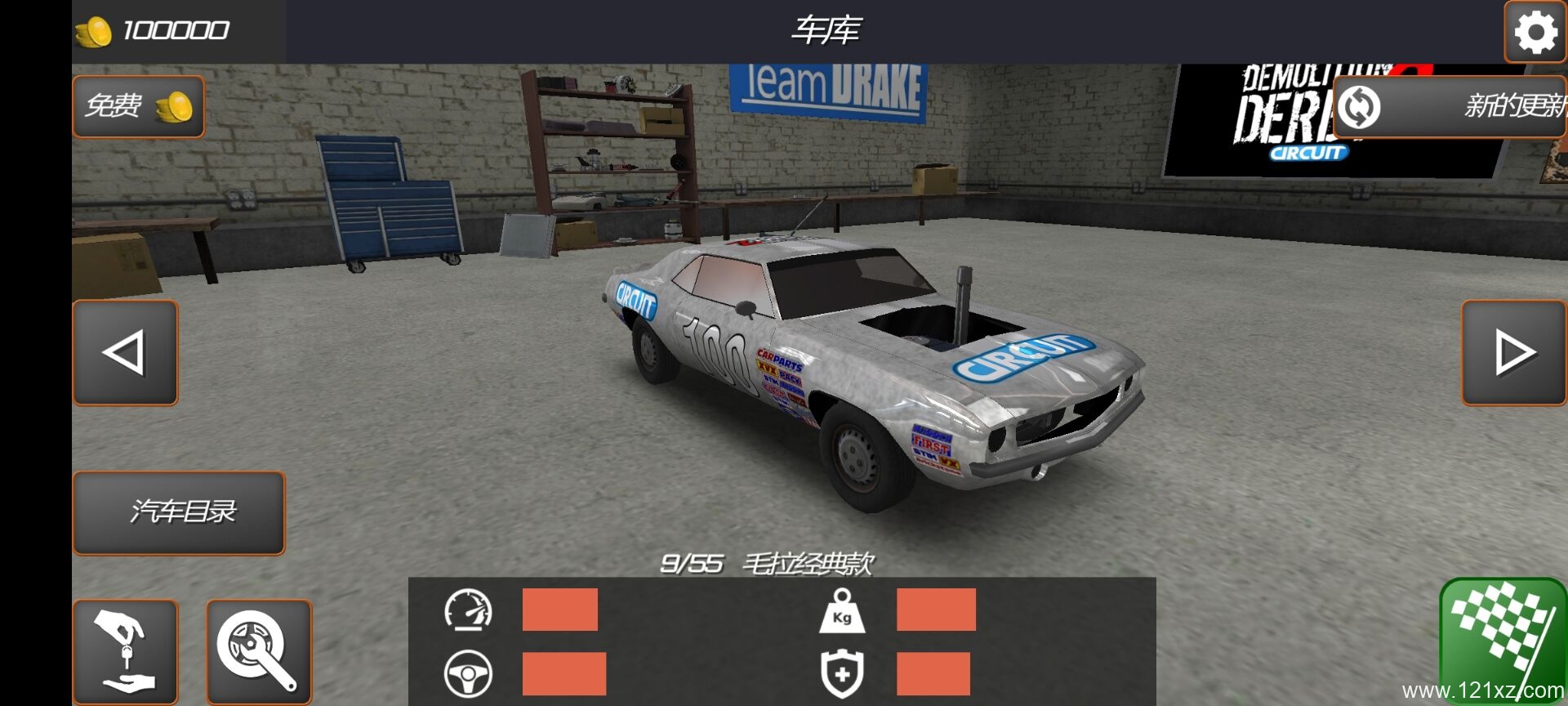Open the 汽车目录 car catalog
The image size is (1568, 706).
(179, 512)
